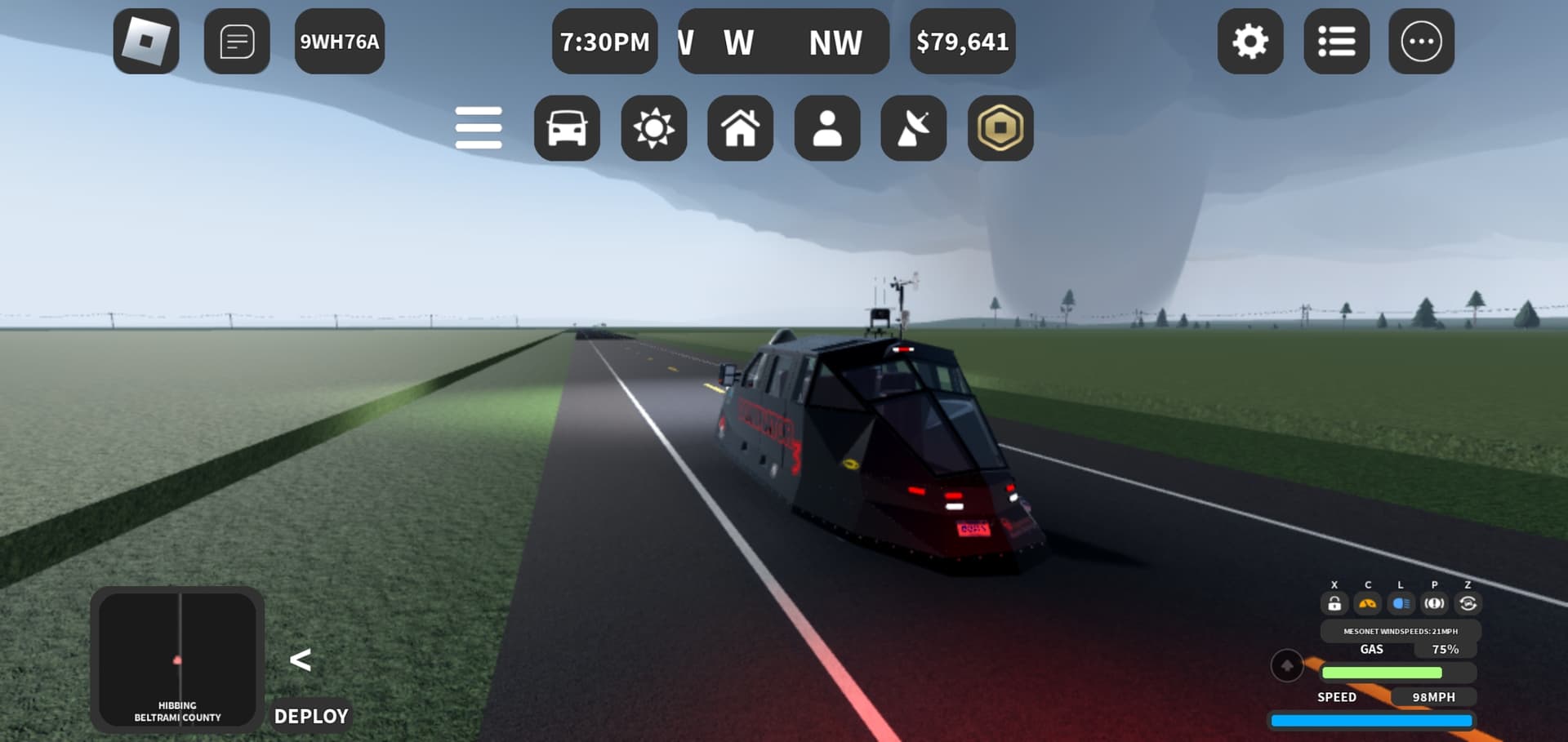The width and height of the screenshot is (1568, 742).
Task: Collapse the icon bar with the hamburger
Action: (479, 127)
